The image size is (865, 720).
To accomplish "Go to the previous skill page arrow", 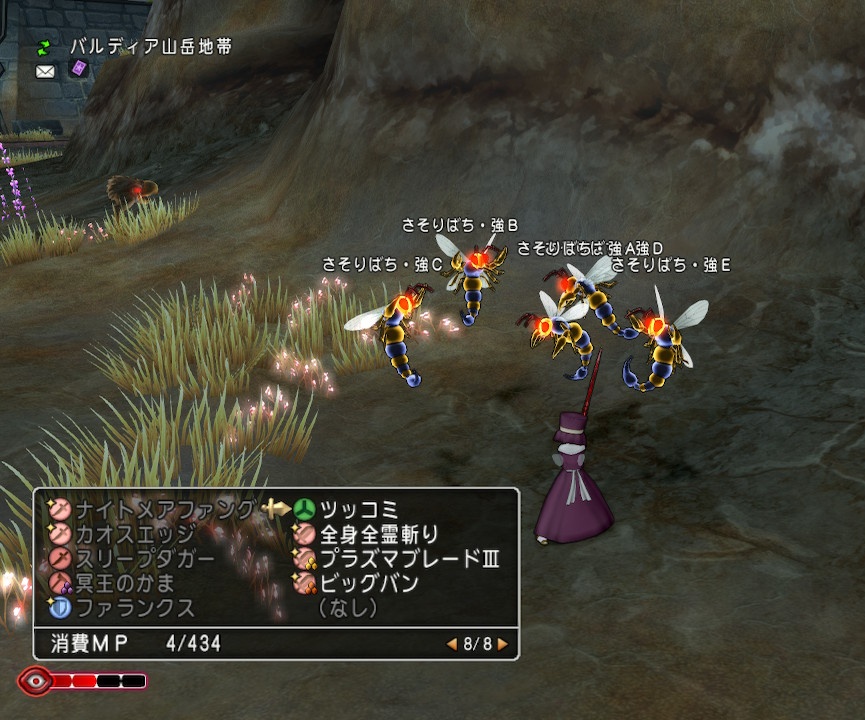I will click(452, 644).
